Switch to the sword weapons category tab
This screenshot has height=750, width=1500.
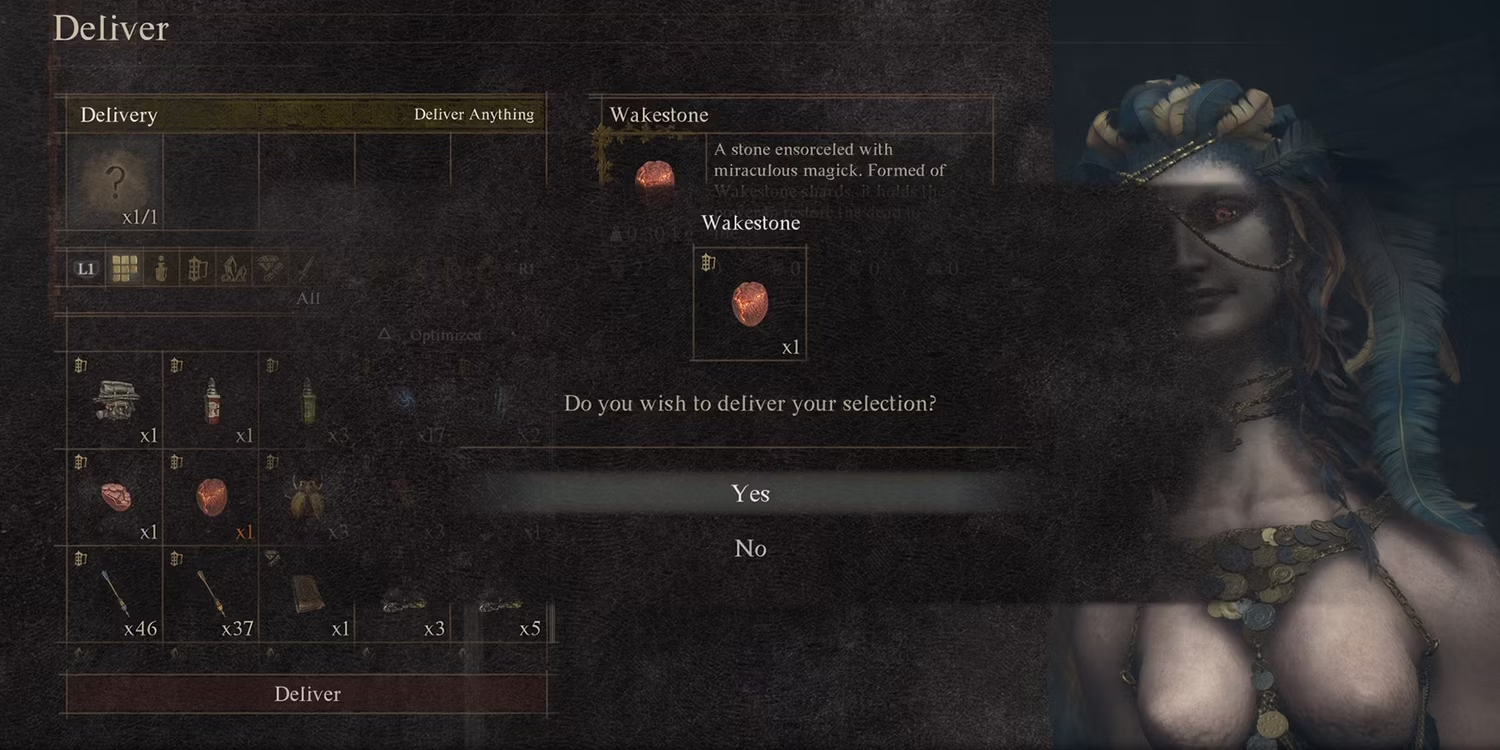point(306,268)
